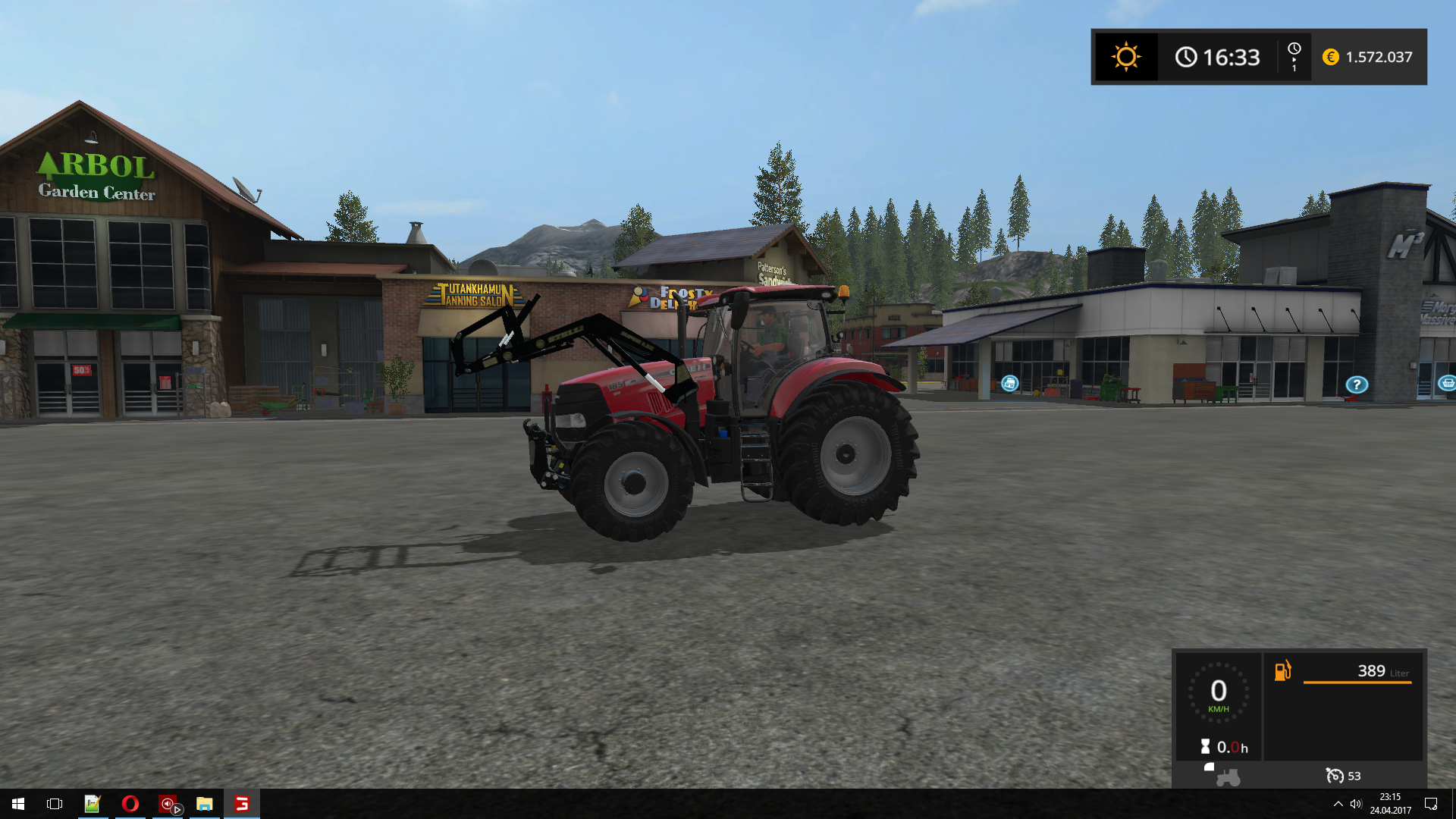Click the sunny weather forecast icon
Screen dimensions: 1456x819
click(x=1125, y=57)
